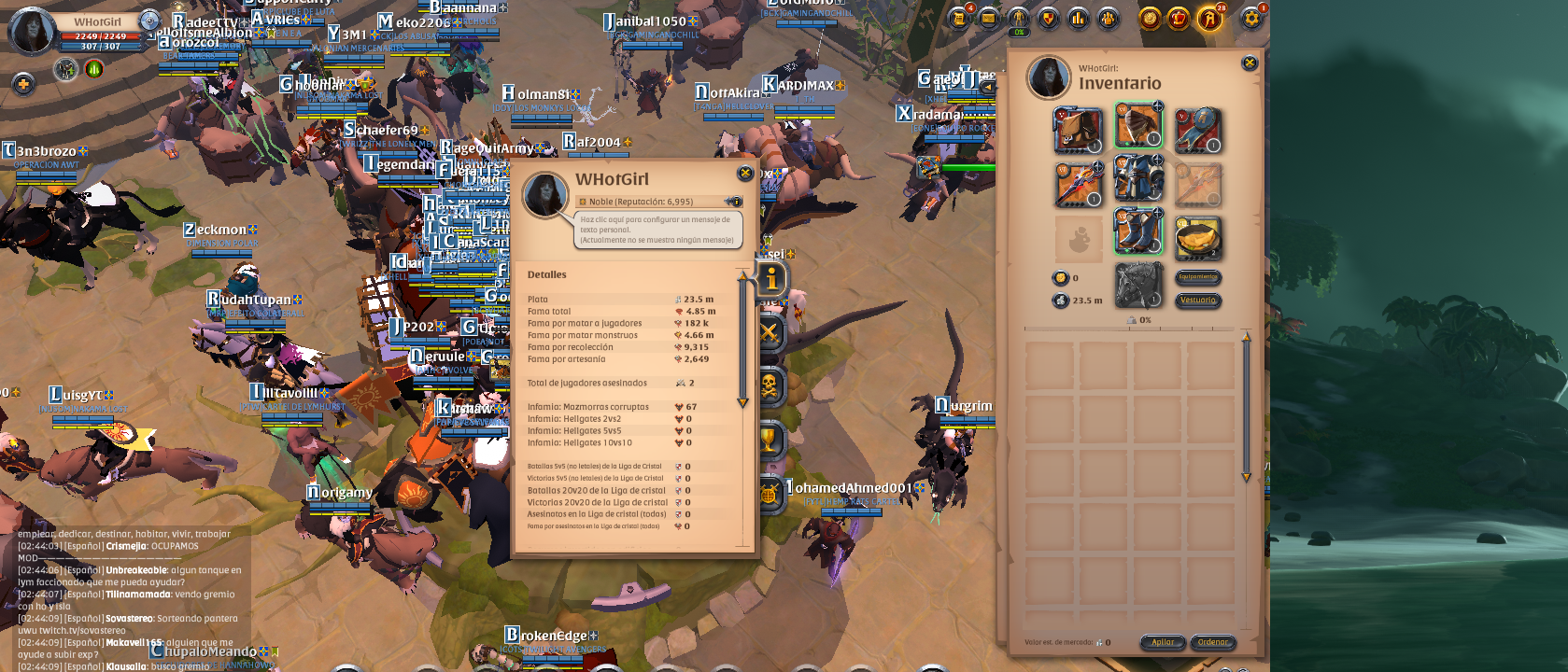Open the gold coin market icon
This screenshot has width=1568, height=672.
coord(1151,16)
